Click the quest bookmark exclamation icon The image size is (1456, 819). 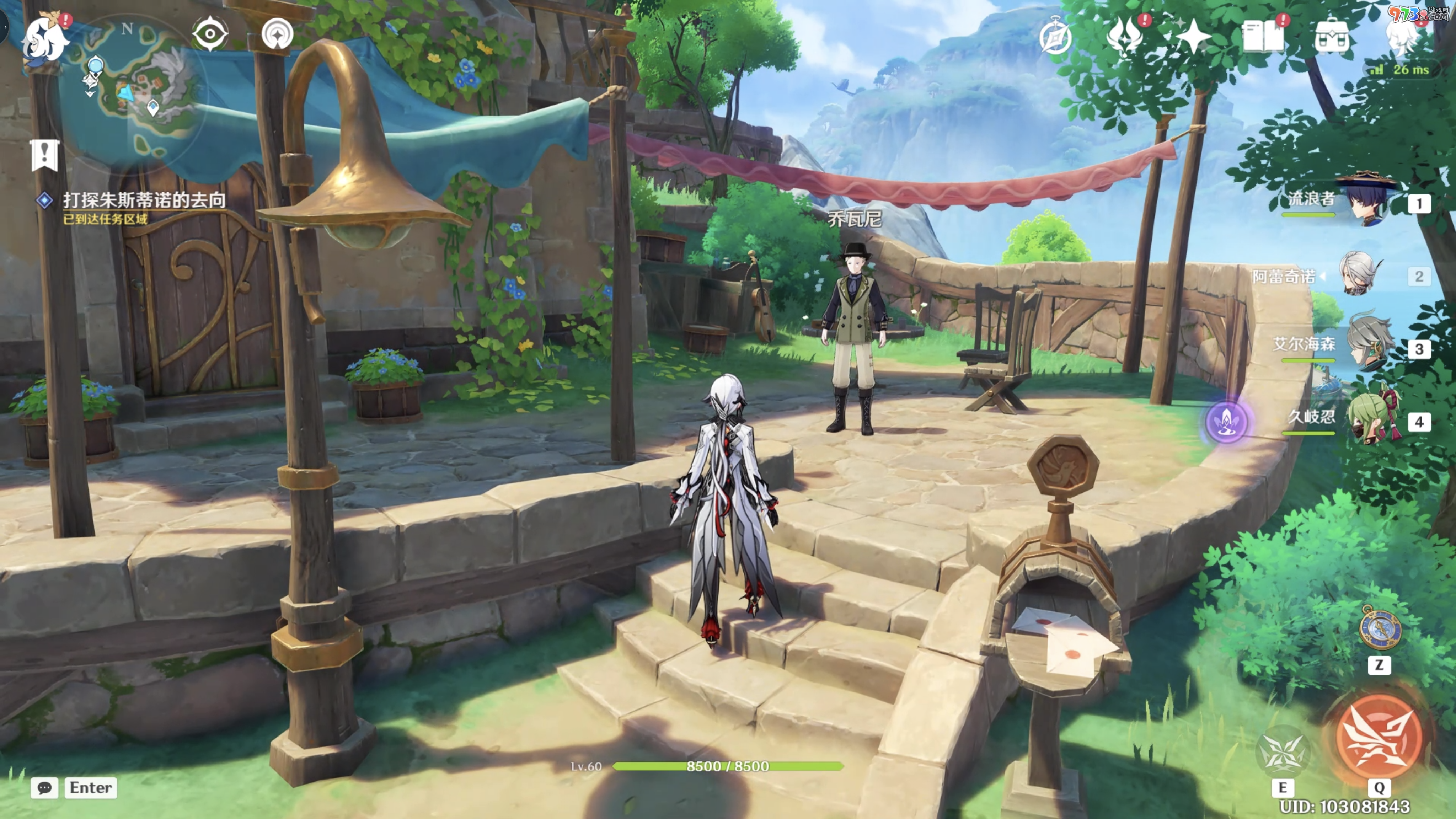[x=45, y=154]
